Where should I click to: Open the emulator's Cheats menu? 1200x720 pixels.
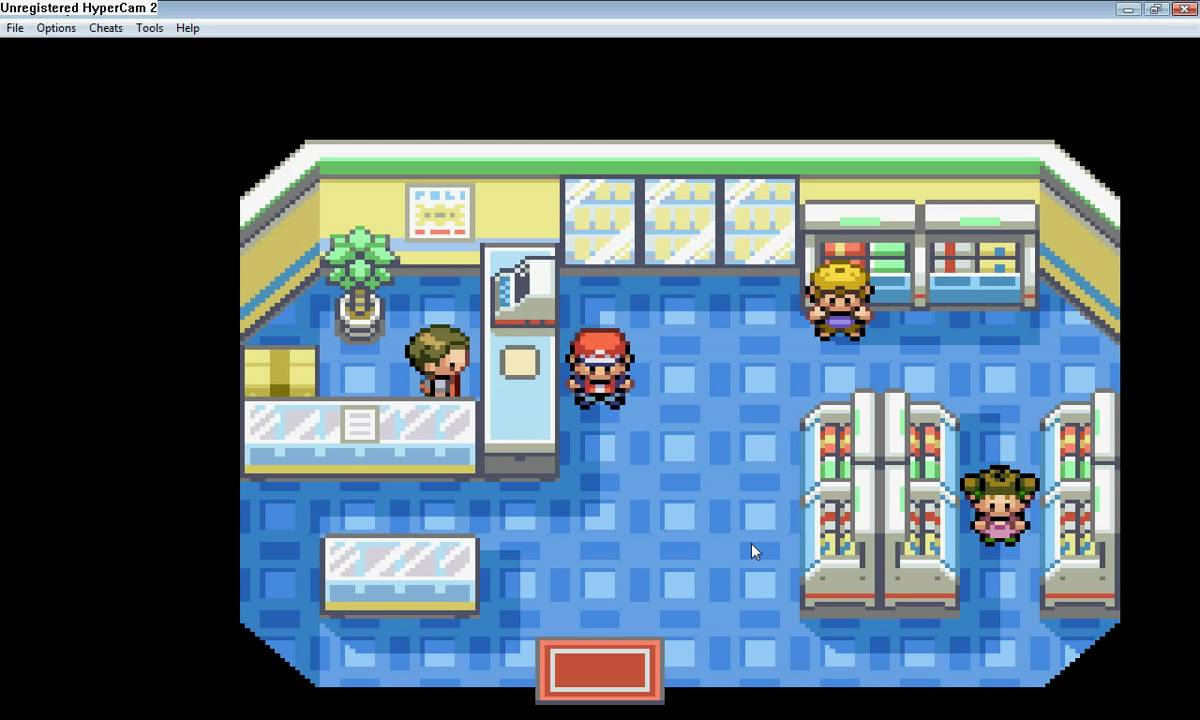(x=106, y=28)
